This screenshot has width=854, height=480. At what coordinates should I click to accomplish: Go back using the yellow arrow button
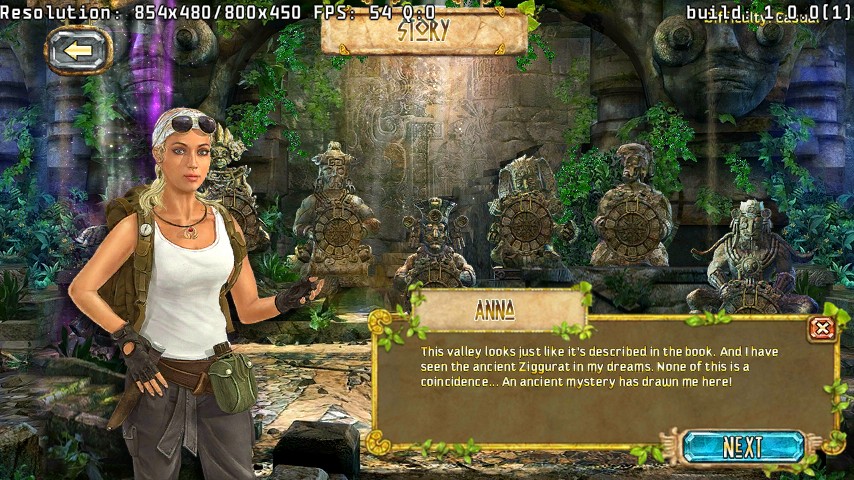point(78,51)
